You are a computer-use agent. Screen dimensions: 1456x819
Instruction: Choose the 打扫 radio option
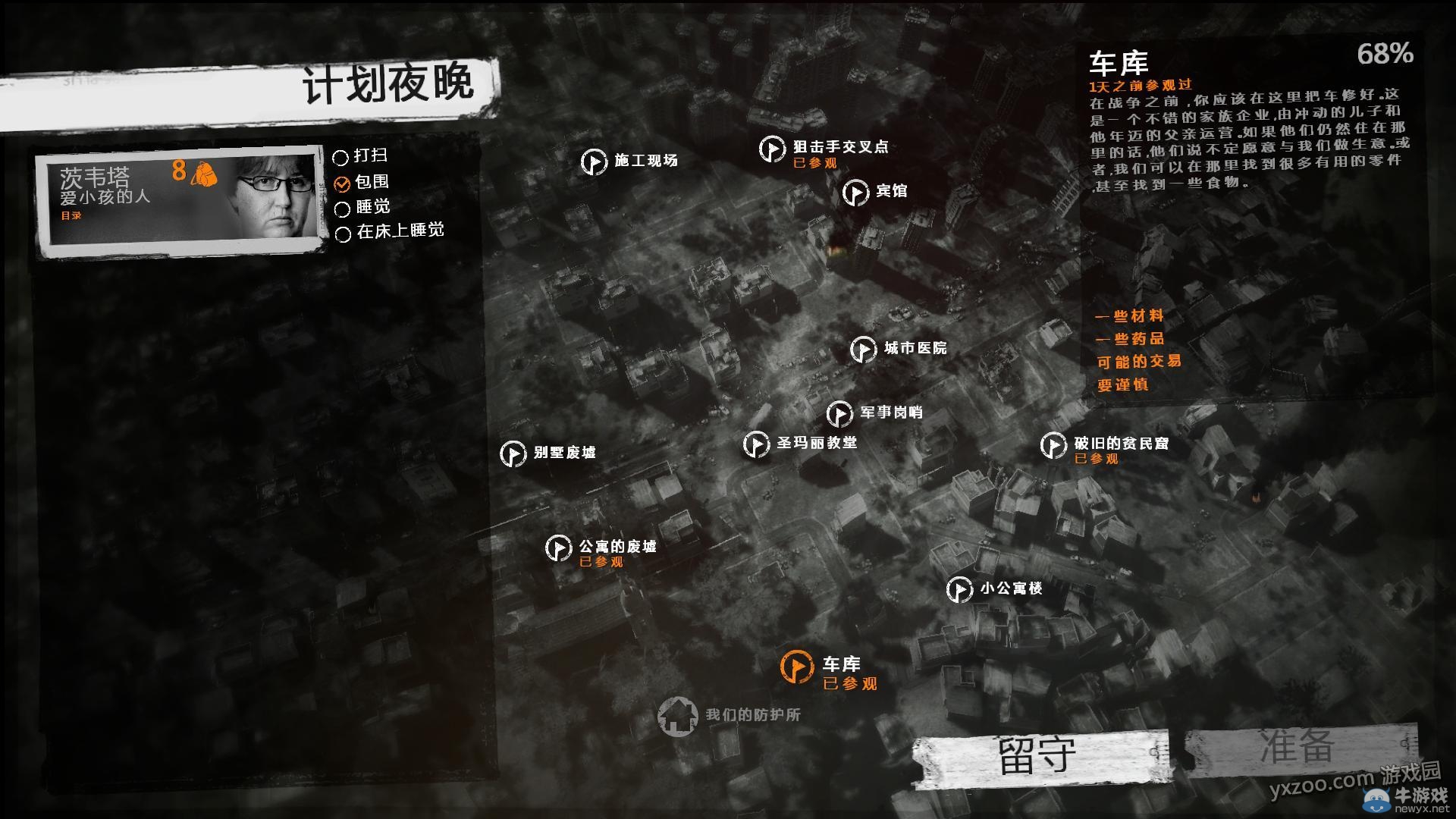[342, 155]
